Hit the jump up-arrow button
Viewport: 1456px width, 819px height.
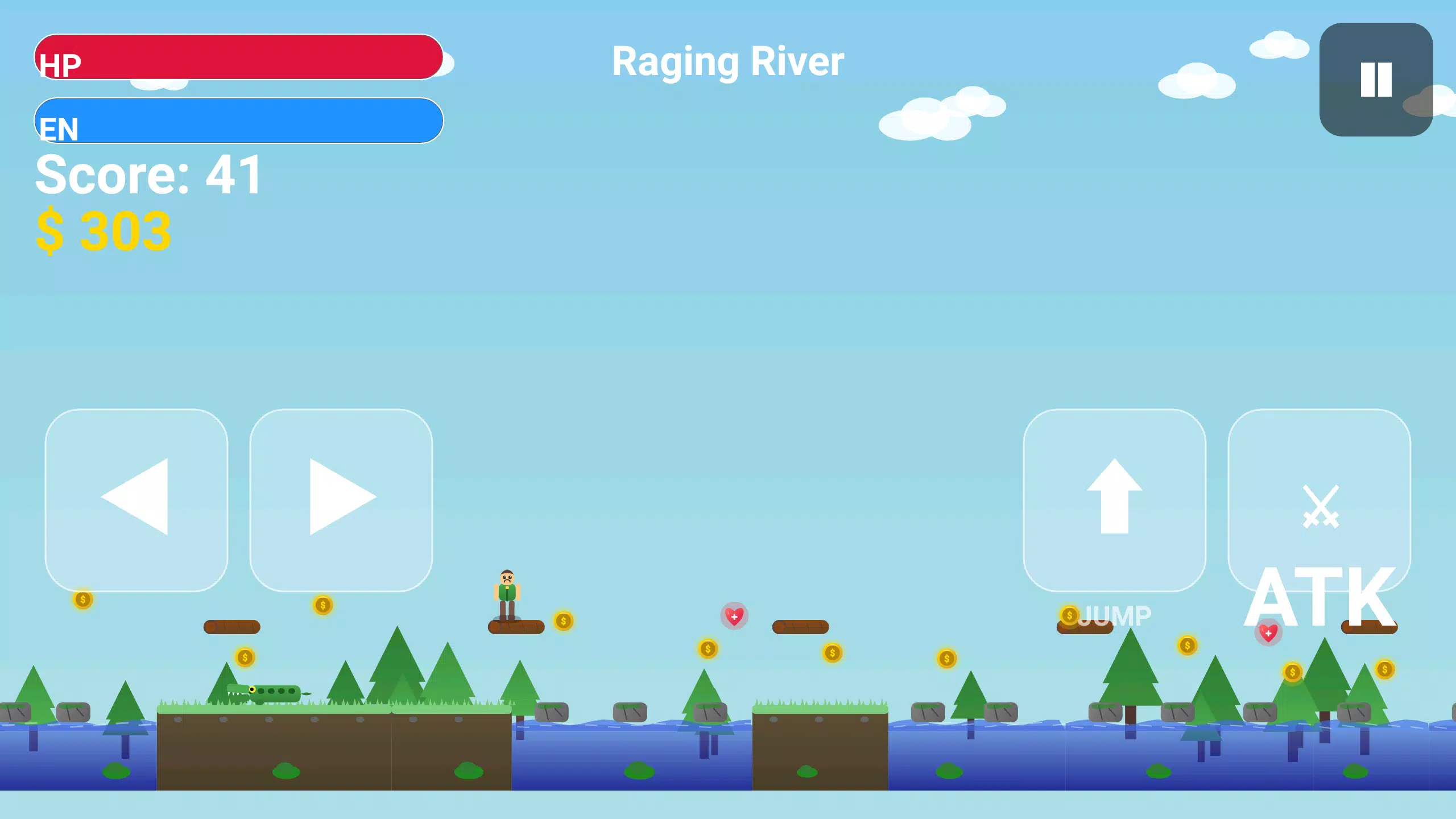click(1114, 499)
